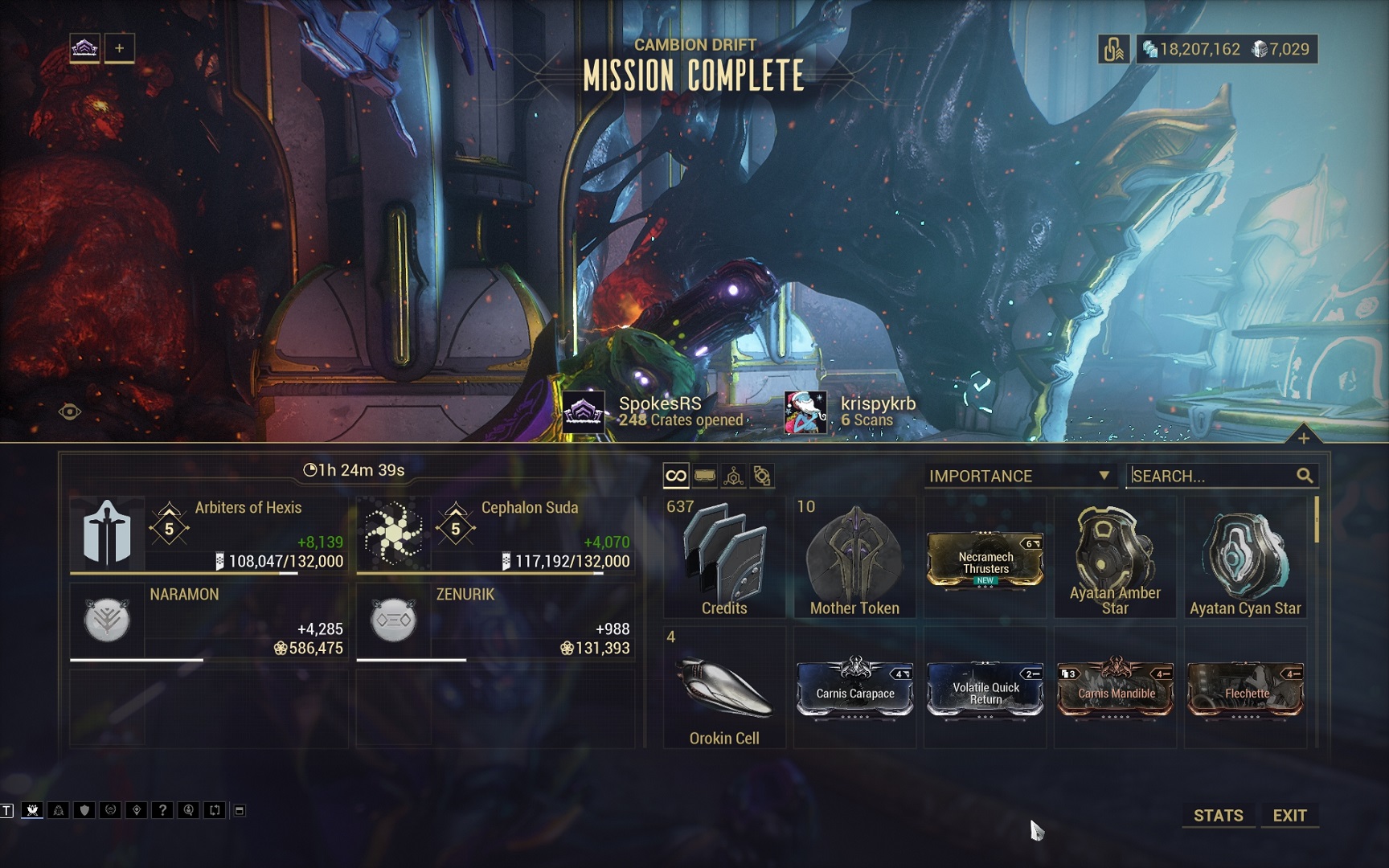Select the Ayatan Cyan Star reward

1245,558
